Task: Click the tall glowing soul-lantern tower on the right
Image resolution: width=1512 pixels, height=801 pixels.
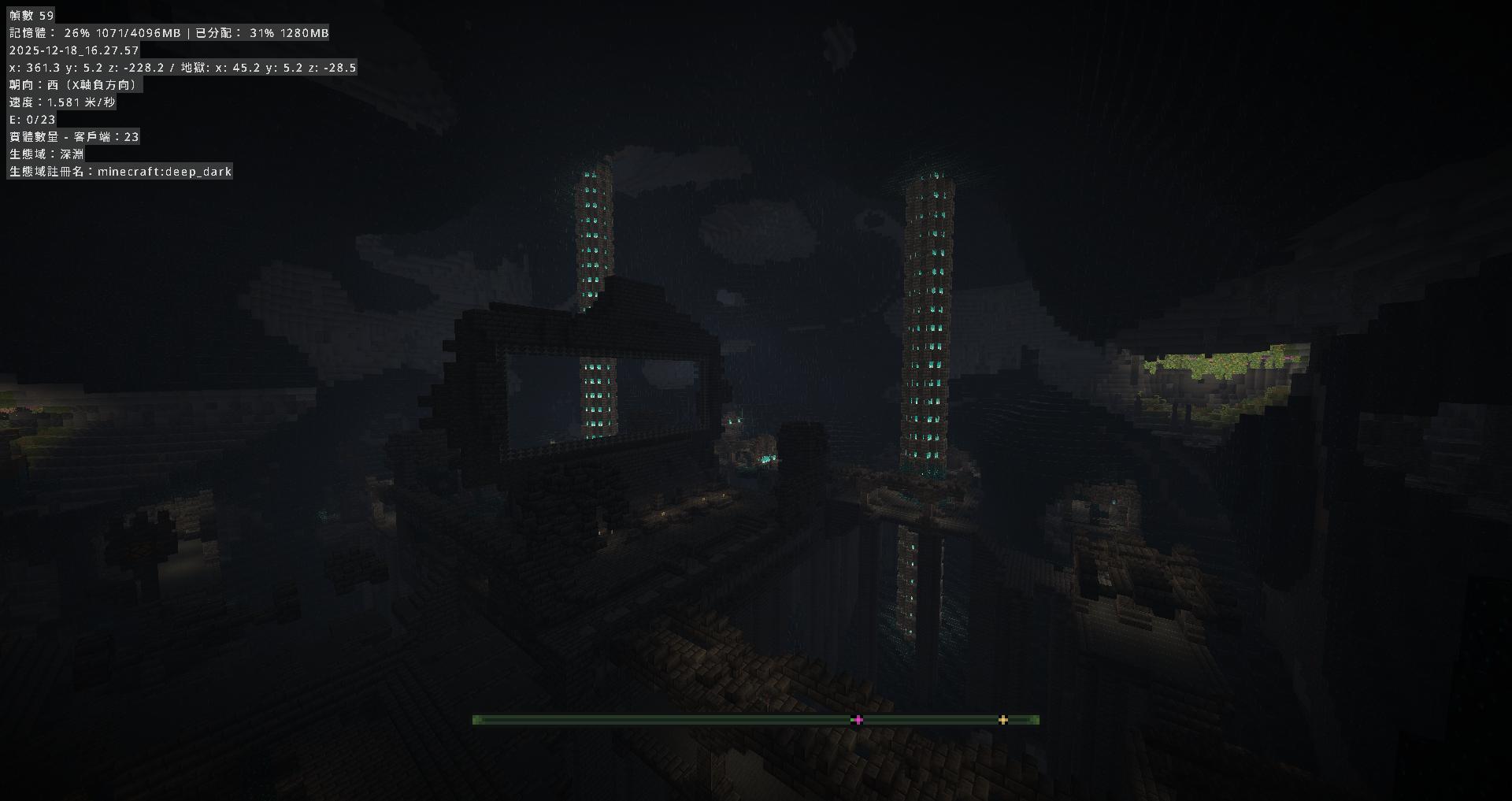Action: pyautogui.click(x=929, y=315)
